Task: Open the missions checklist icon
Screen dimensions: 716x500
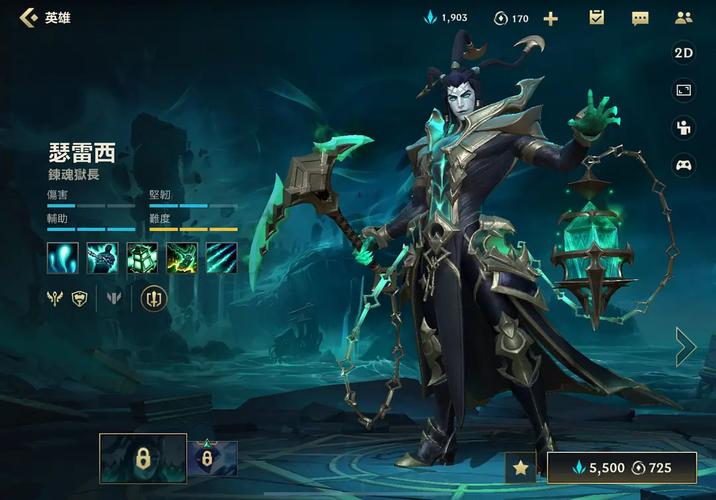Action: pos(597,18)
